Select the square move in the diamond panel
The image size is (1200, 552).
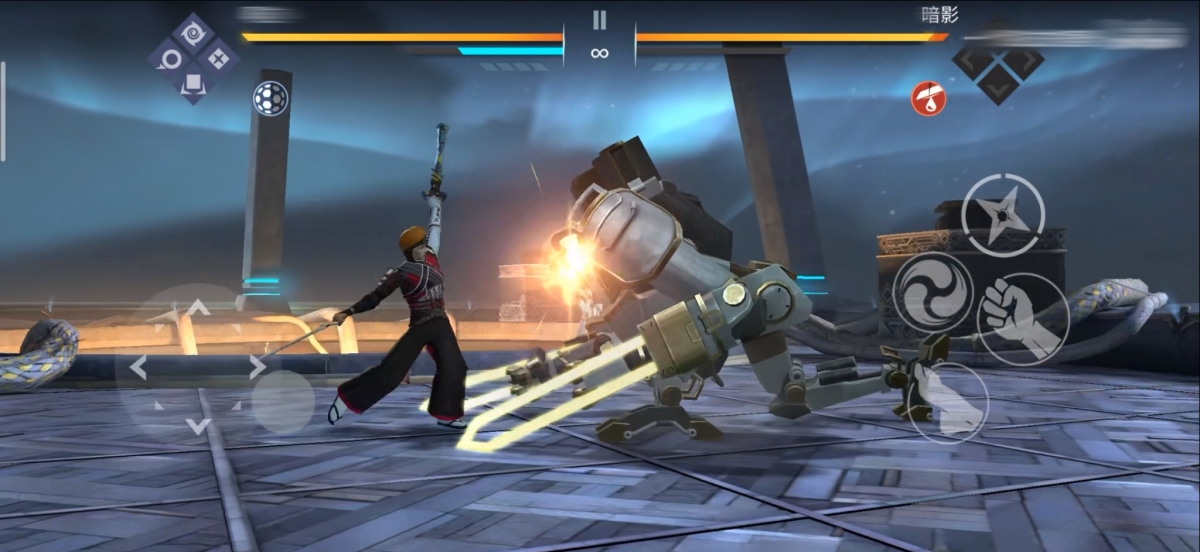[192, 84]
